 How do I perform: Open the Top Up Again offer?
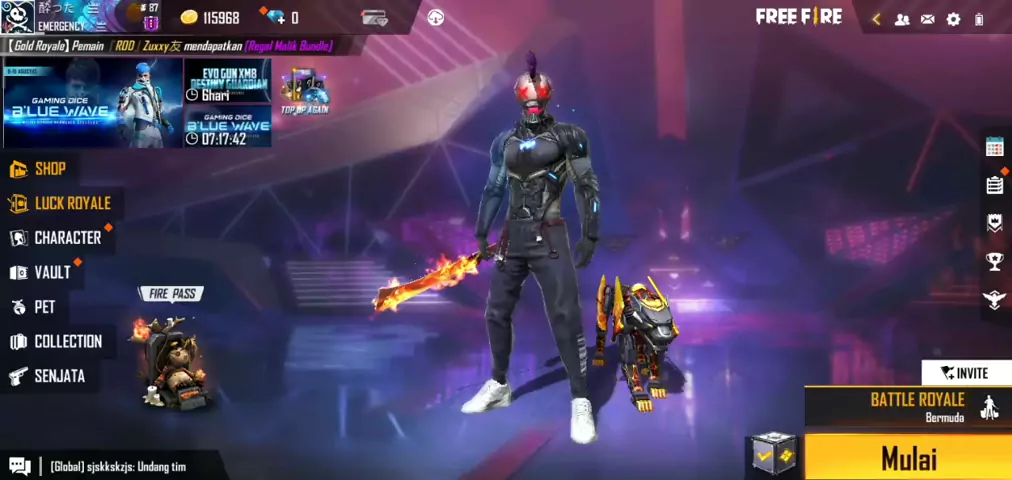[304, 92]
